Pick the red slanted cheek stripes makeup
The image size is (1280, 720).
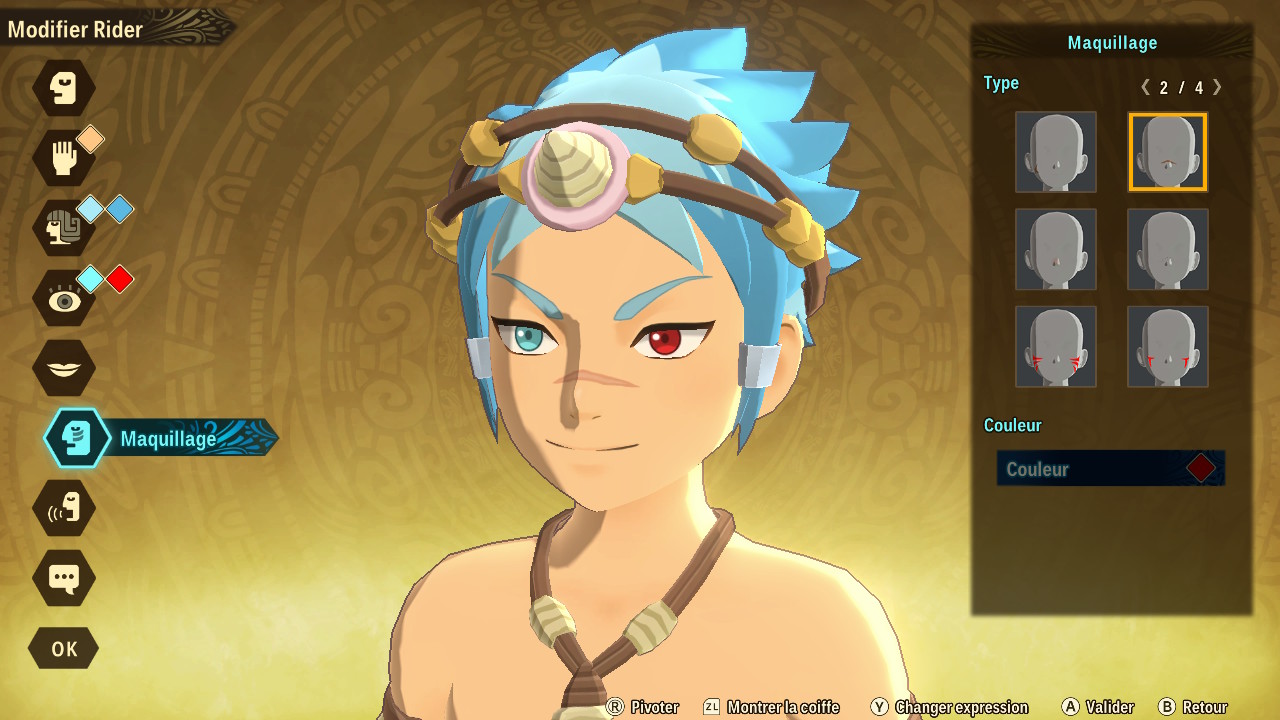[1056, 346]
